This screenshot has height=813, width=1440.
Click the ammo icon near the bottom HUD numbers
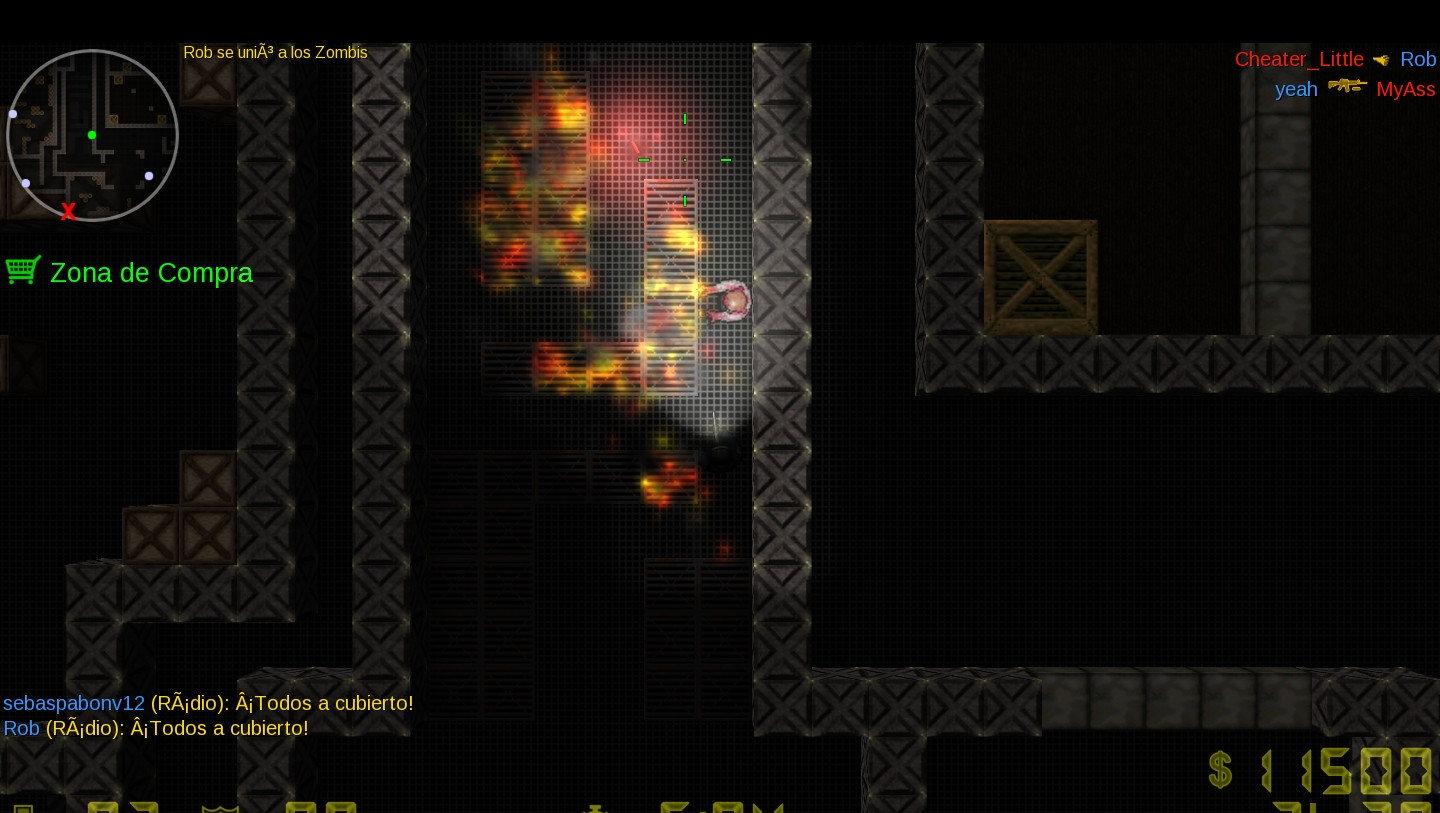point(595,808)
